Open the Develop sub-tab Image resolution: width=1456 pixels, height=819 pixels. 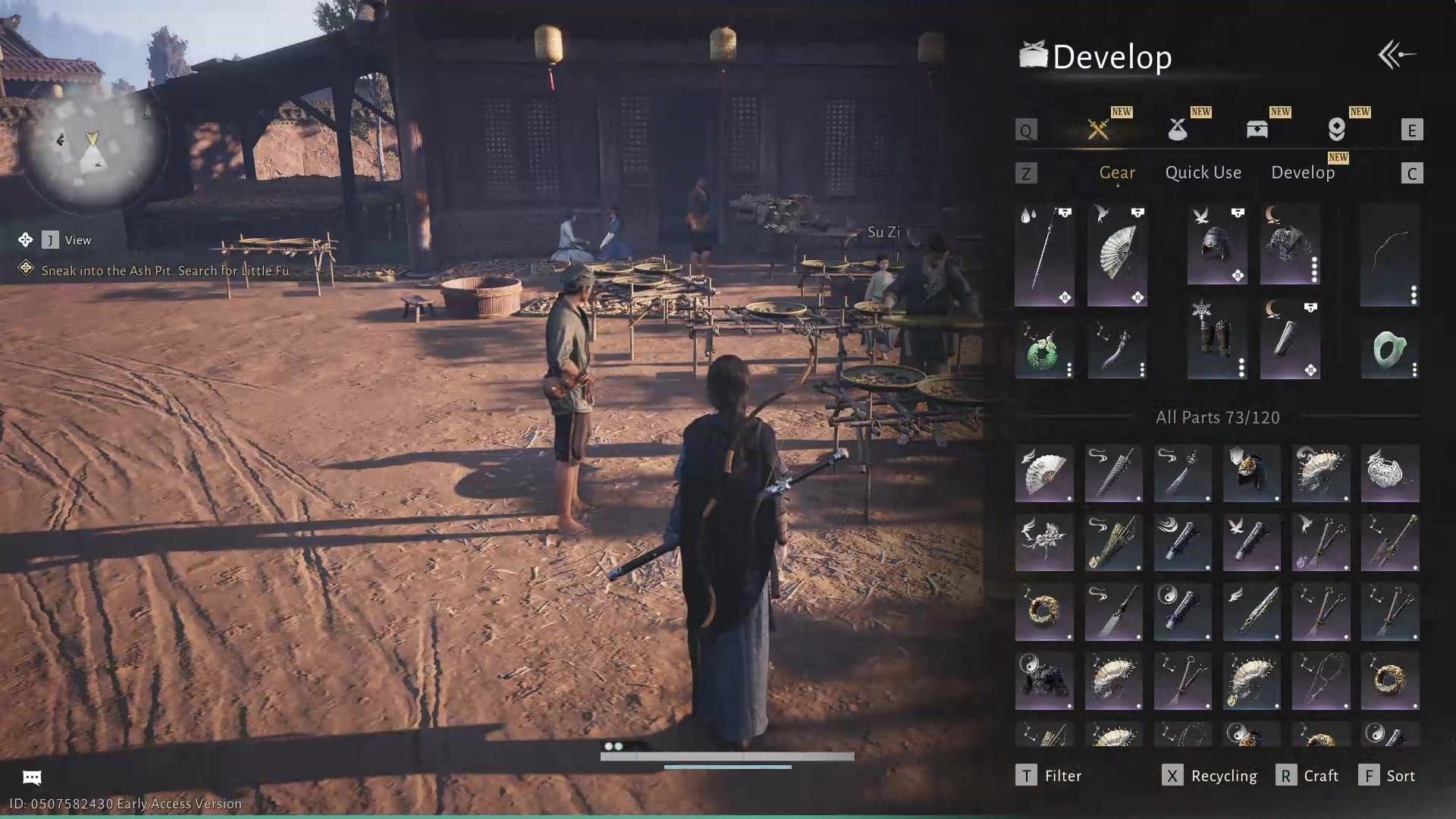1303,173
